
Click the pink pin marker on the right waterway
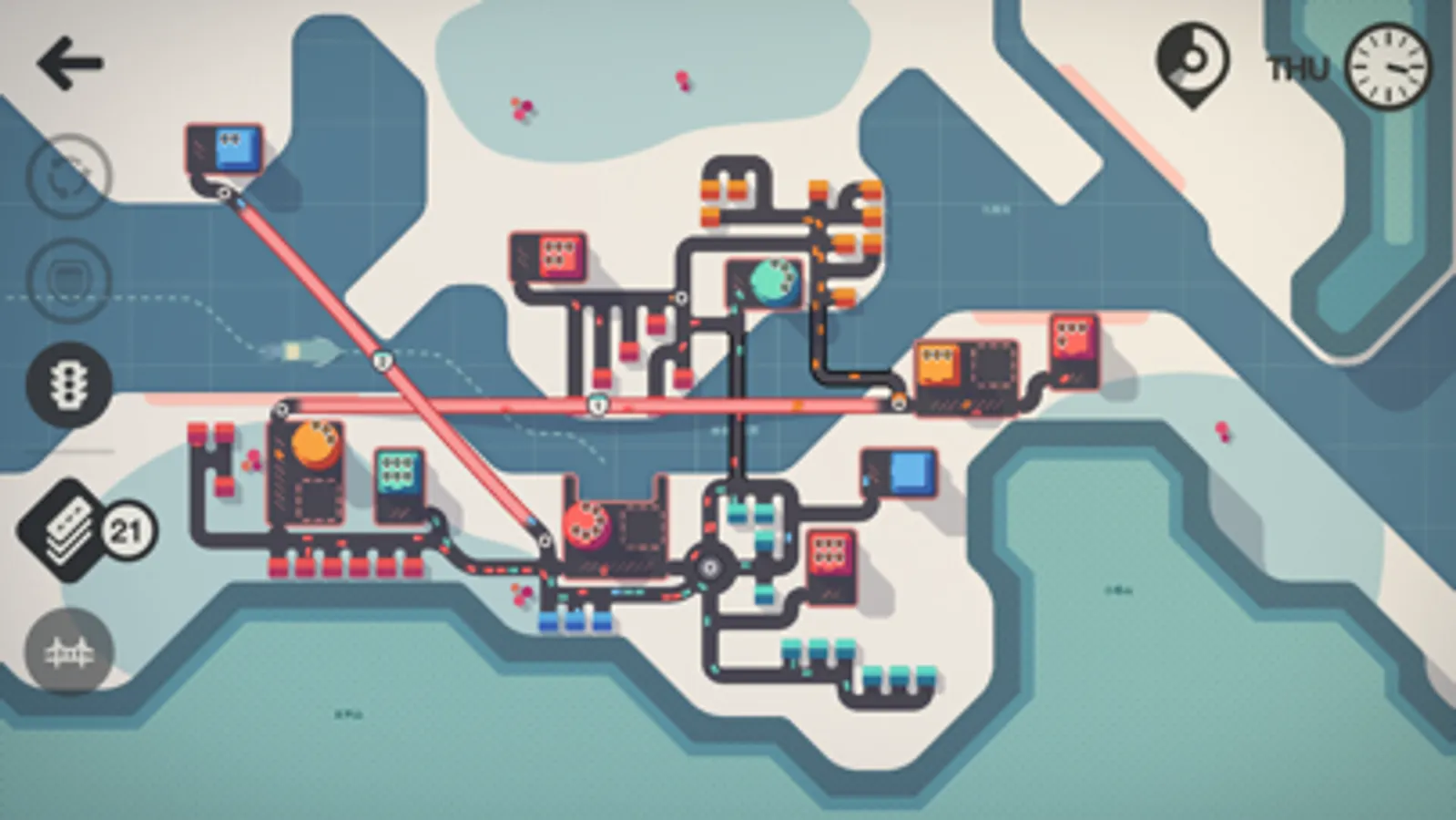1223,428
